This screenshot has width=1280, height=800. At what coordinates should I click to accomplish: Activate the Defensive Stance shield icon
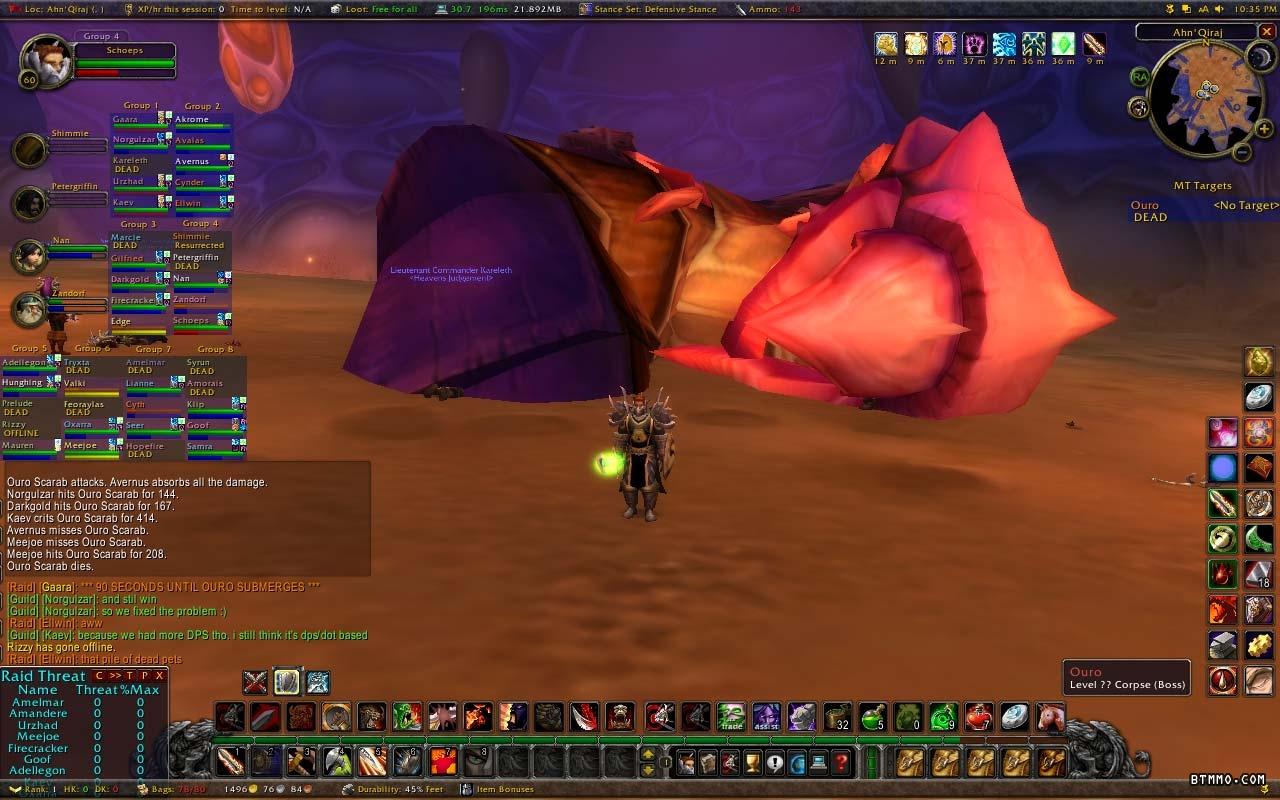[286, 682]
